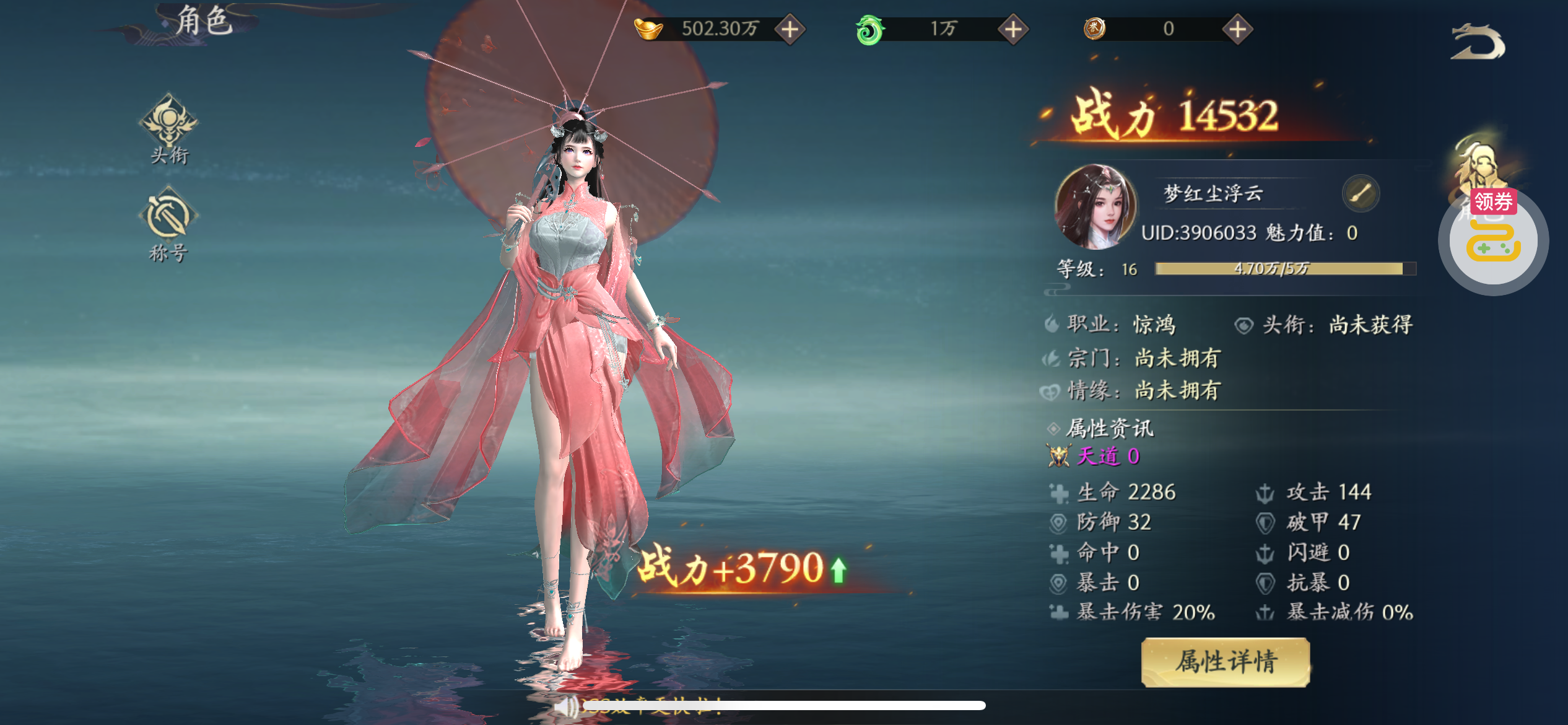Viewport: 1568px width, 725px height.
Task: Toggle the speaker sound icon
Action: 565,706
